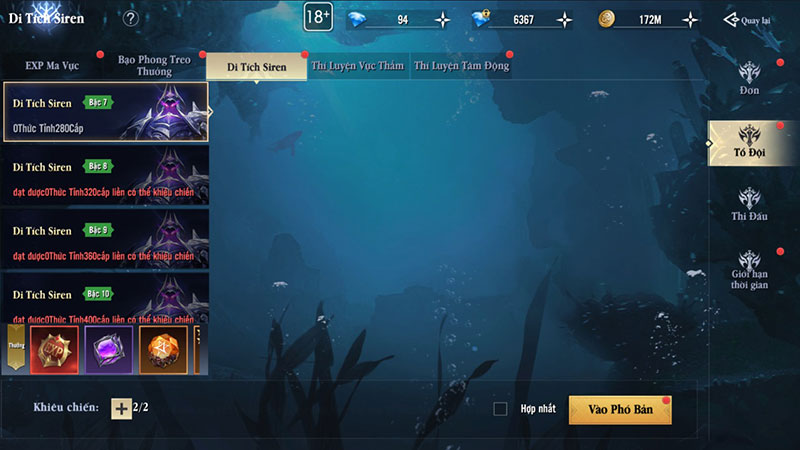Add more bound diamonds
This screenshot has width=800, height=450.
[565, 19]
